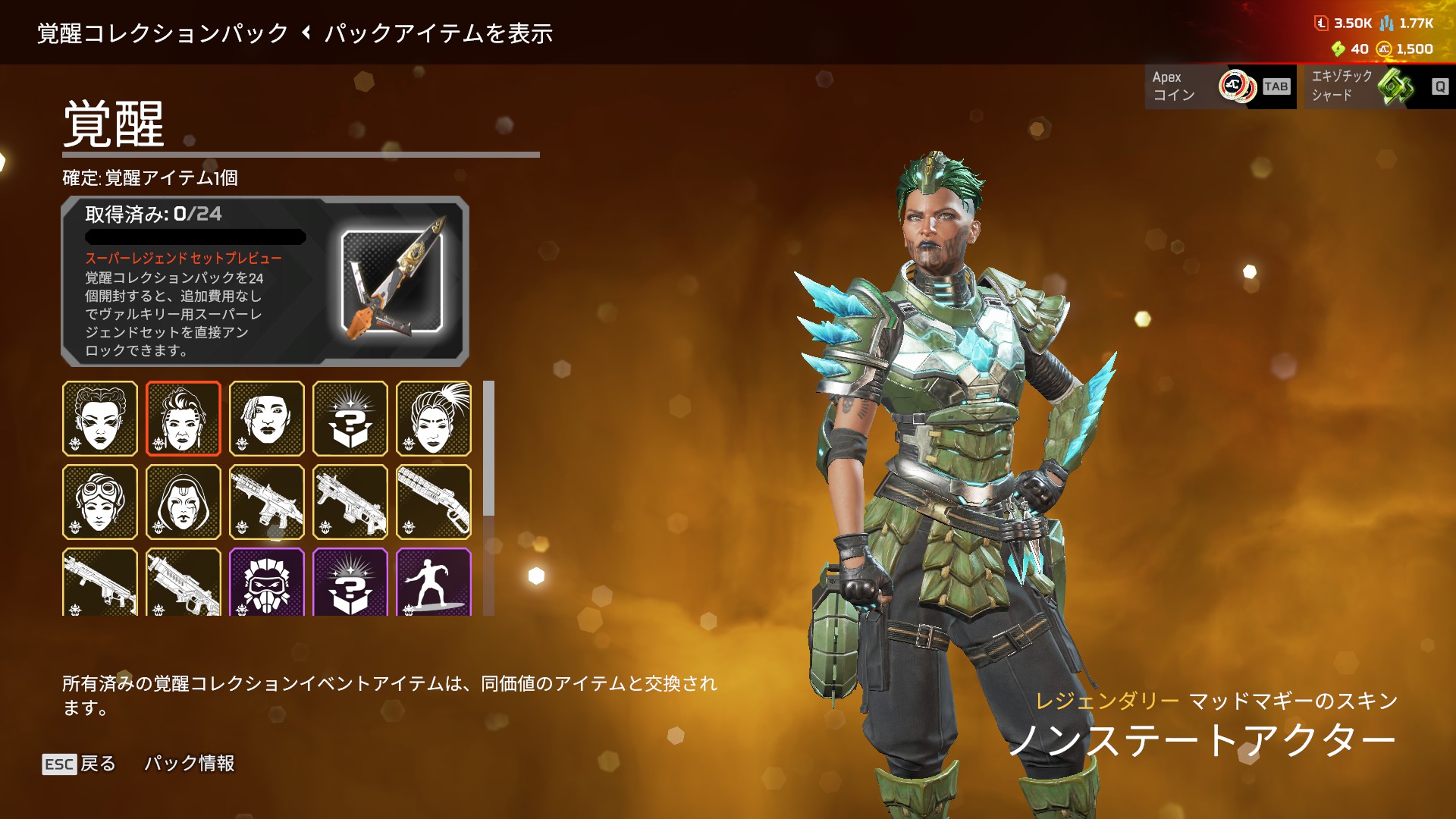Image resolution: width=1456 pixels, height=819 pixels.
Task: Select the face tile with feathered ponytail
Action: (x=434, y=419)
